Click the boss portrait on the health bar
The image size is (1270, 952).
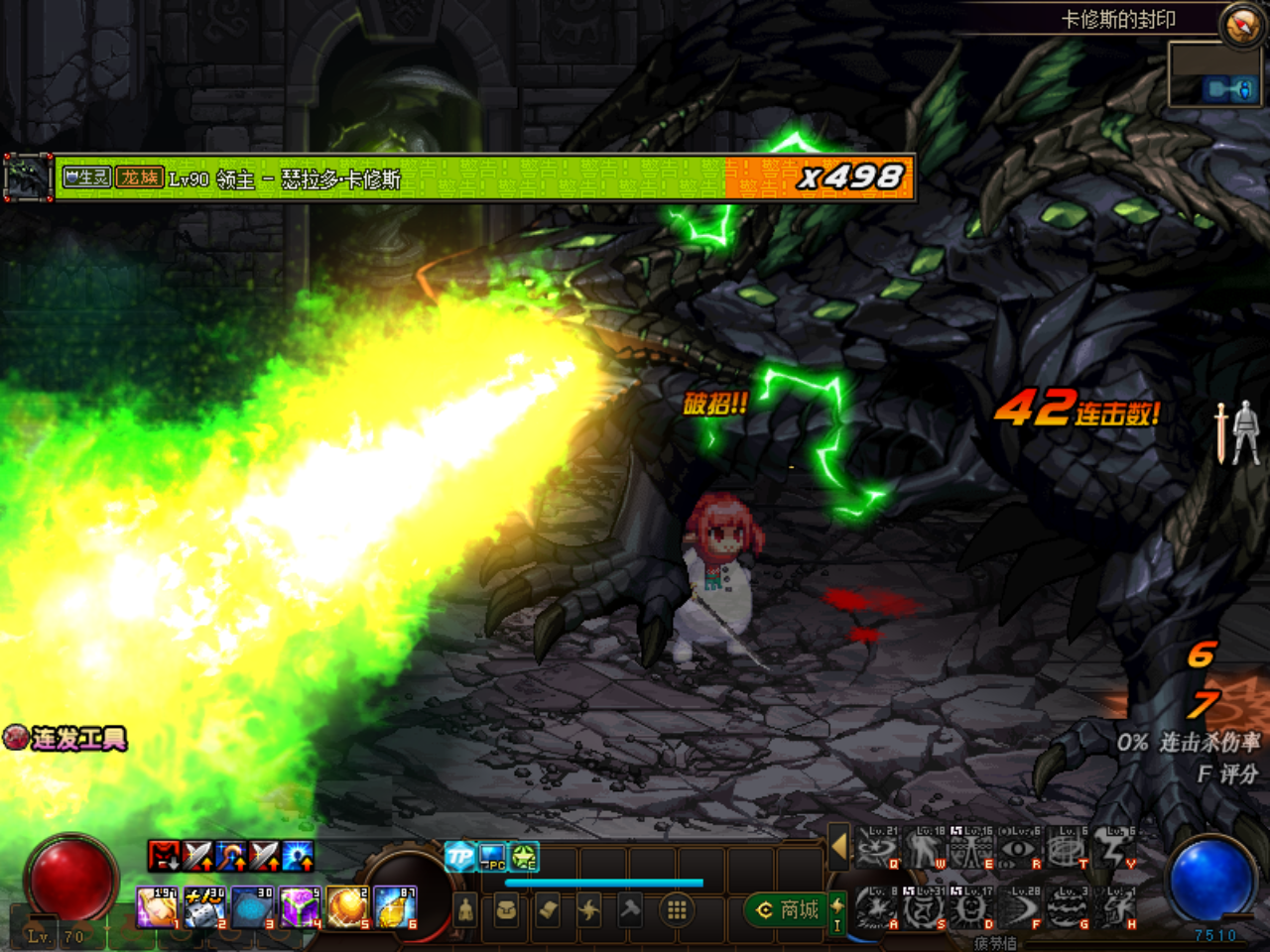28,178
